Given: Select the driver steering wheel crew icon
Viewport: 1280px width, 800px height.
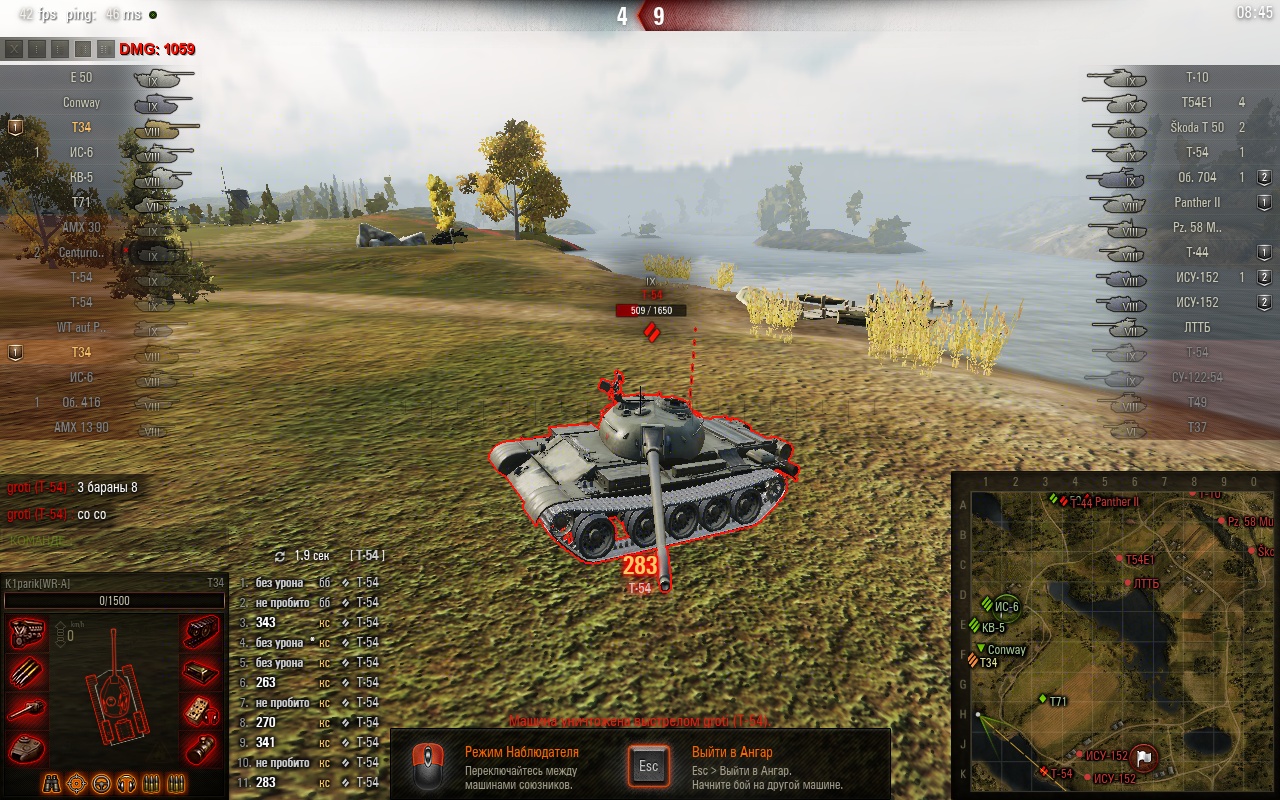Looking at the screenshot, I should click(x=102, y=783).
